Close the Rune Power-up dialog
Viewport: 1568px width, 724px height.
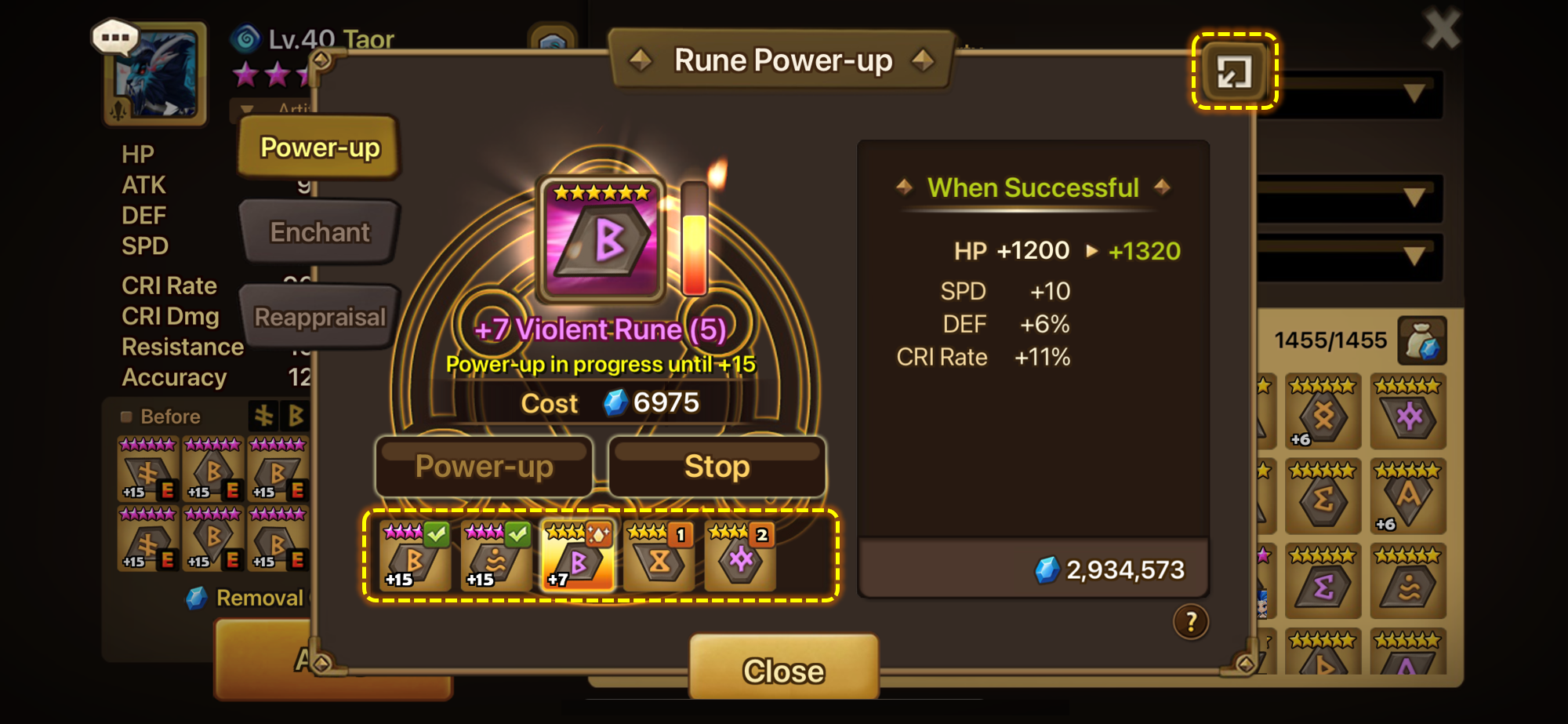point(783,669)
